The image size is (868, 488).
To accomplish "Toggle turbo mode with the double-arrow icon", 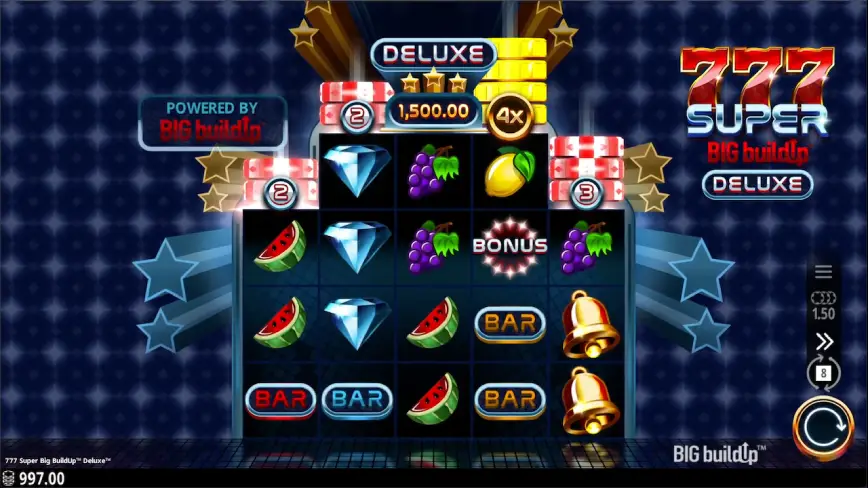I will [x=824, y=342].
